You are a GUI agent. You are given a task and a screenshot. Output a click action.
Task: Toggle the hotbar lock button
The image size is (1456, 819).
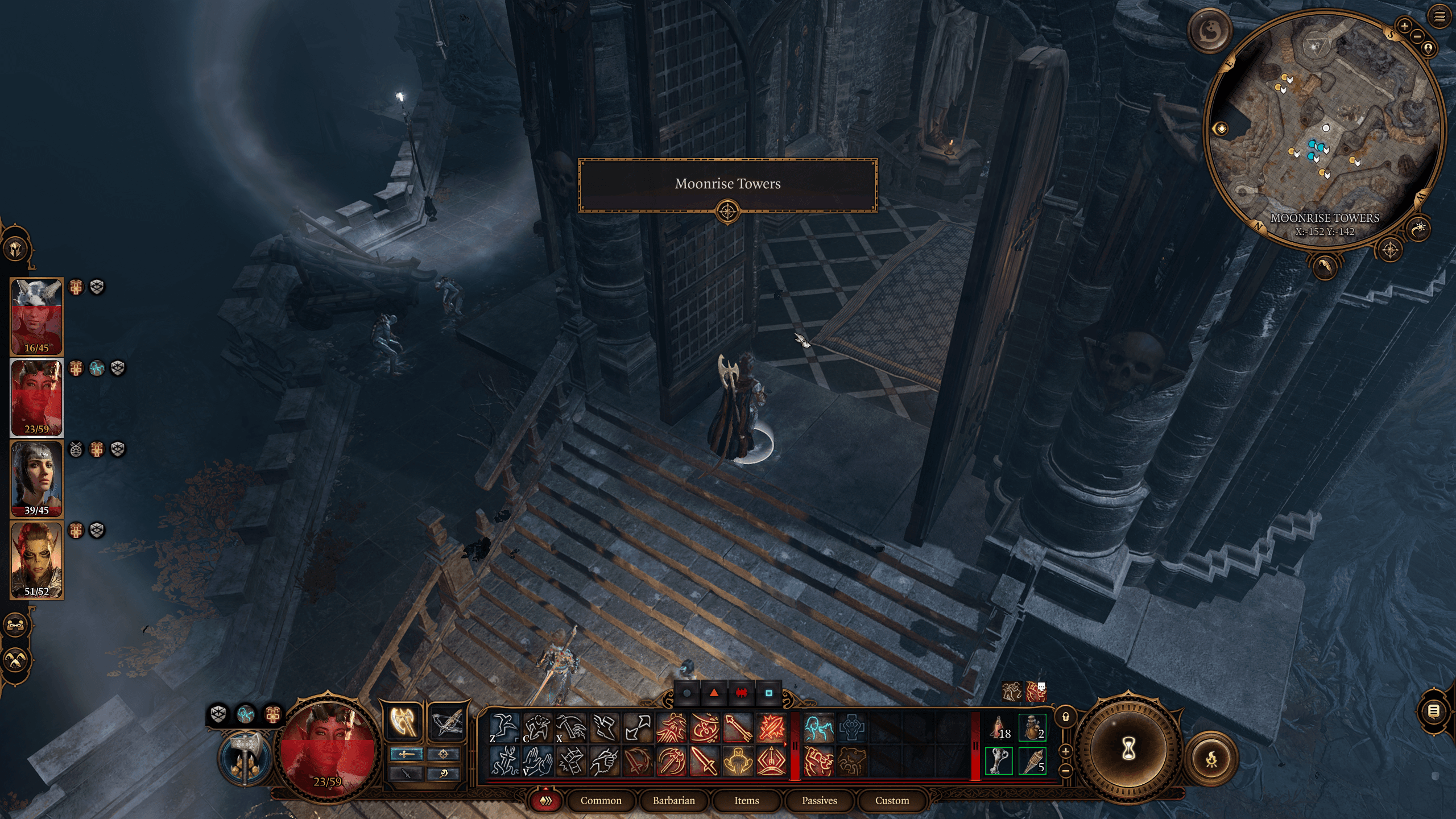(x=1065, y=717)
